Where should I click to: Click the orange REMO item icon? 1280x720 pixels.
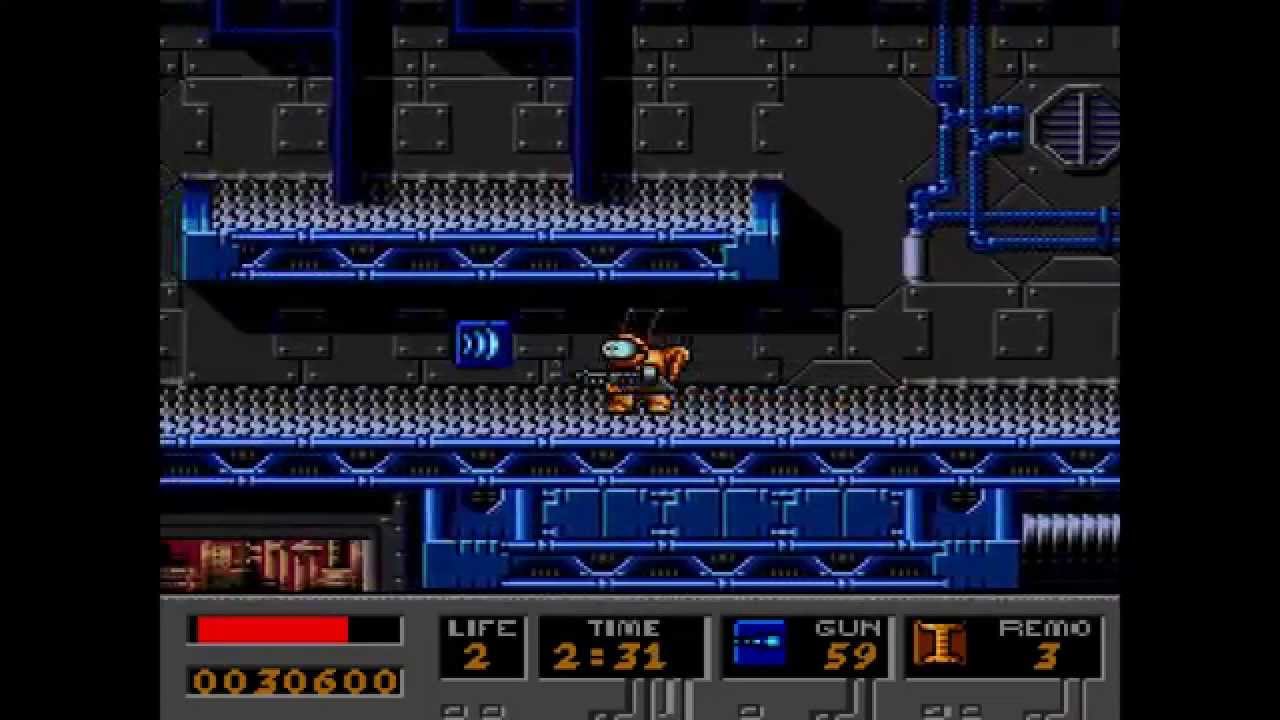938,645
